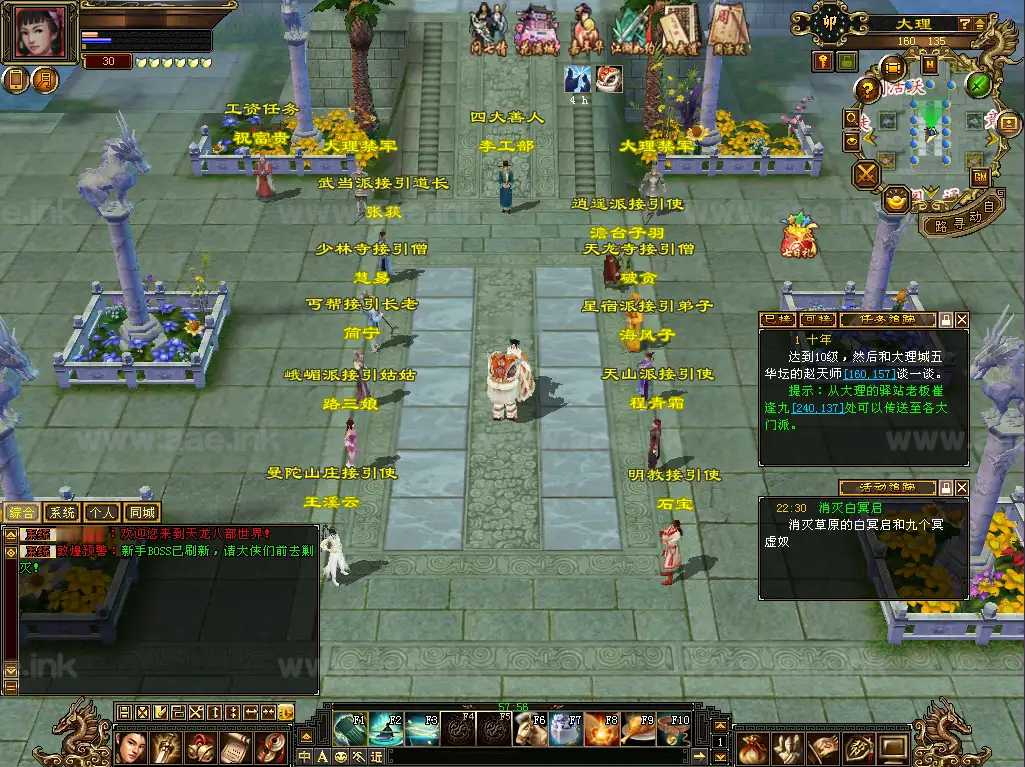1025x767 pixels.
Task: Switch to the 系统 chat tab
Action: [62, 513]
